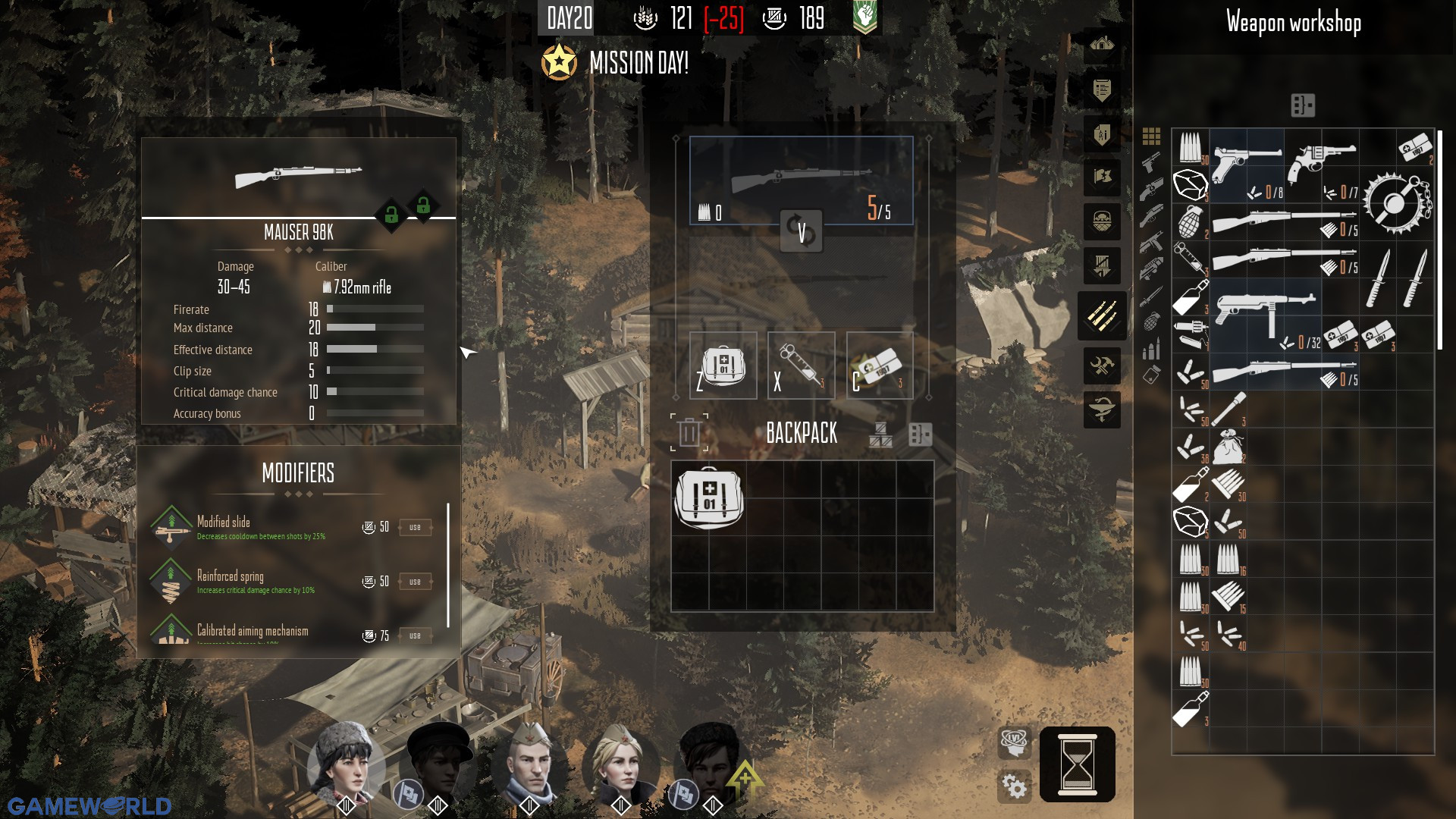Open the medical workshop snake-bowl icon
The height and width of the screenshot is (819, 1456).
tap(1102, 409)
